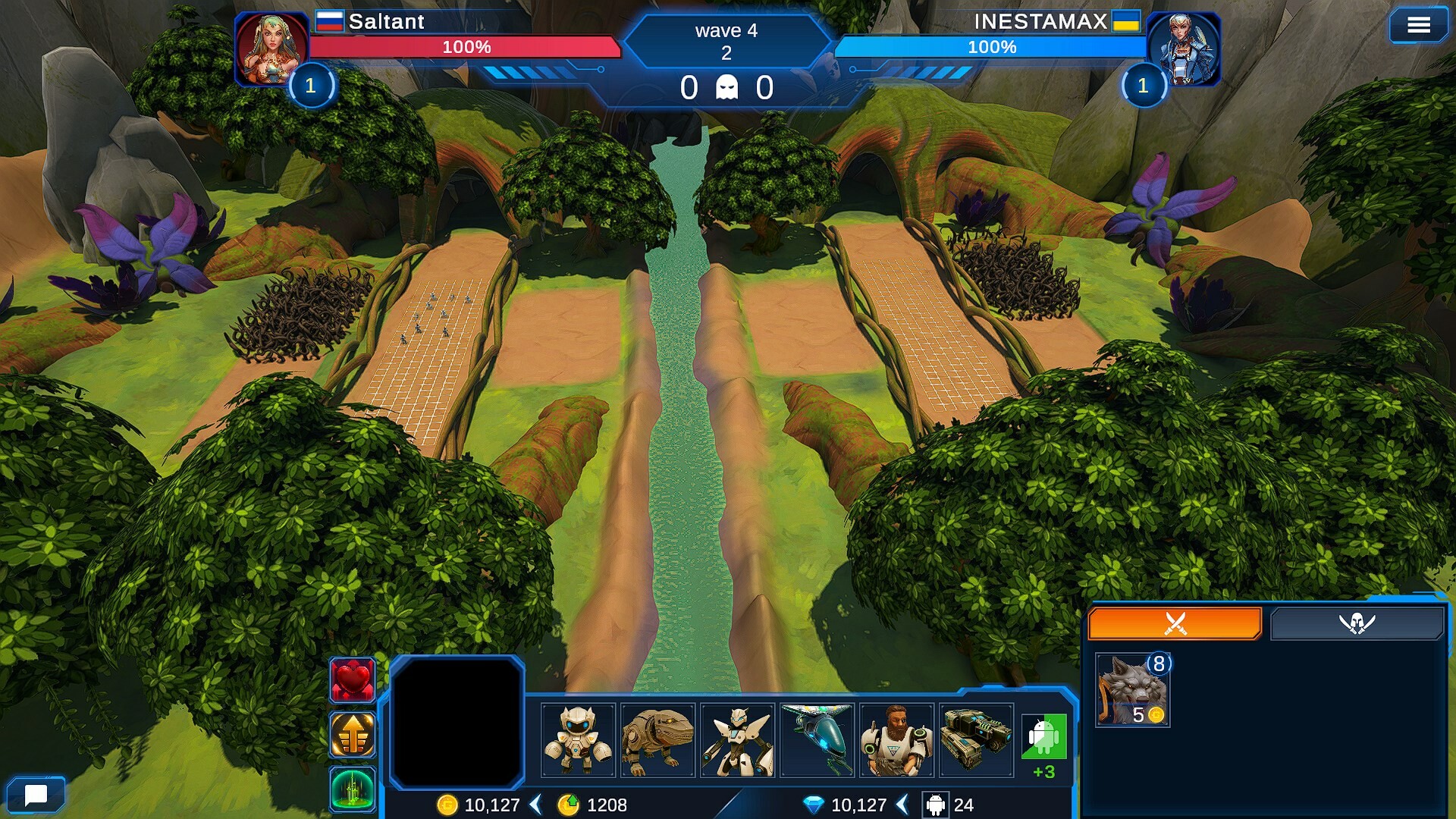Choose the armored lizard beast unit
1456x819 pixels.
tap(657, 740)
